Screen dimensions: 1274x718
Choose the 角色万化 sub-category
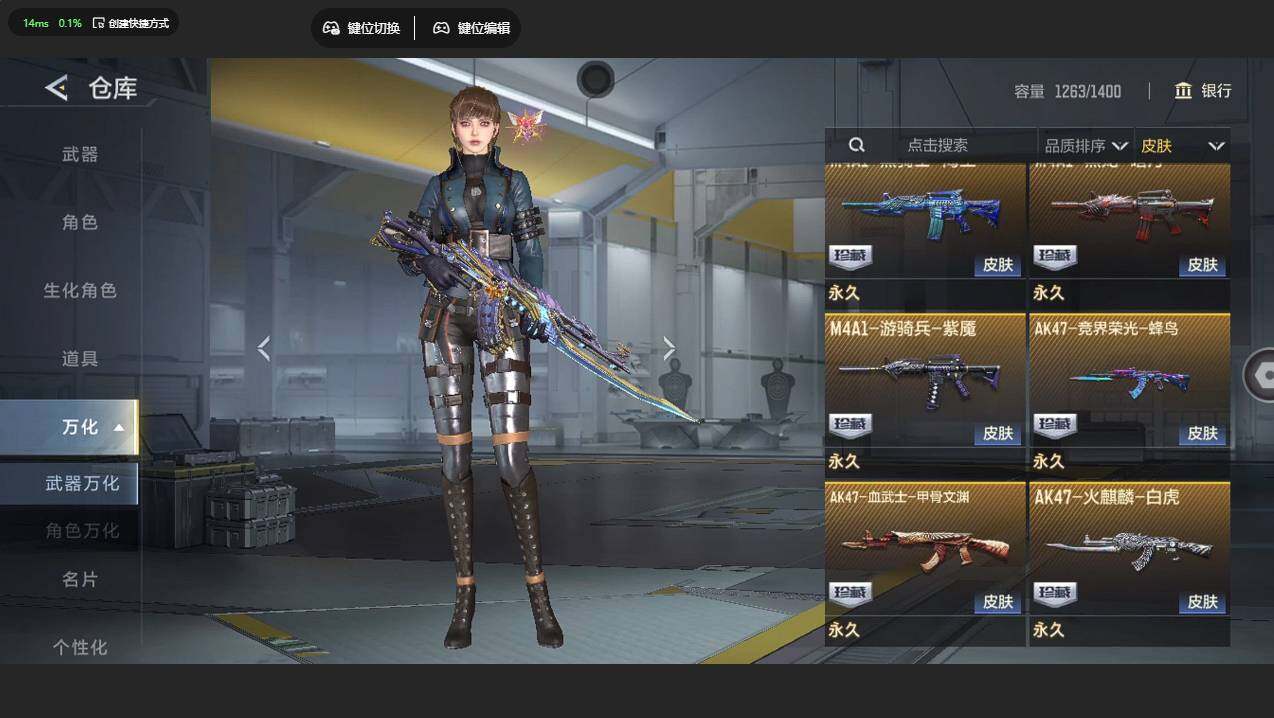(82, 530)
